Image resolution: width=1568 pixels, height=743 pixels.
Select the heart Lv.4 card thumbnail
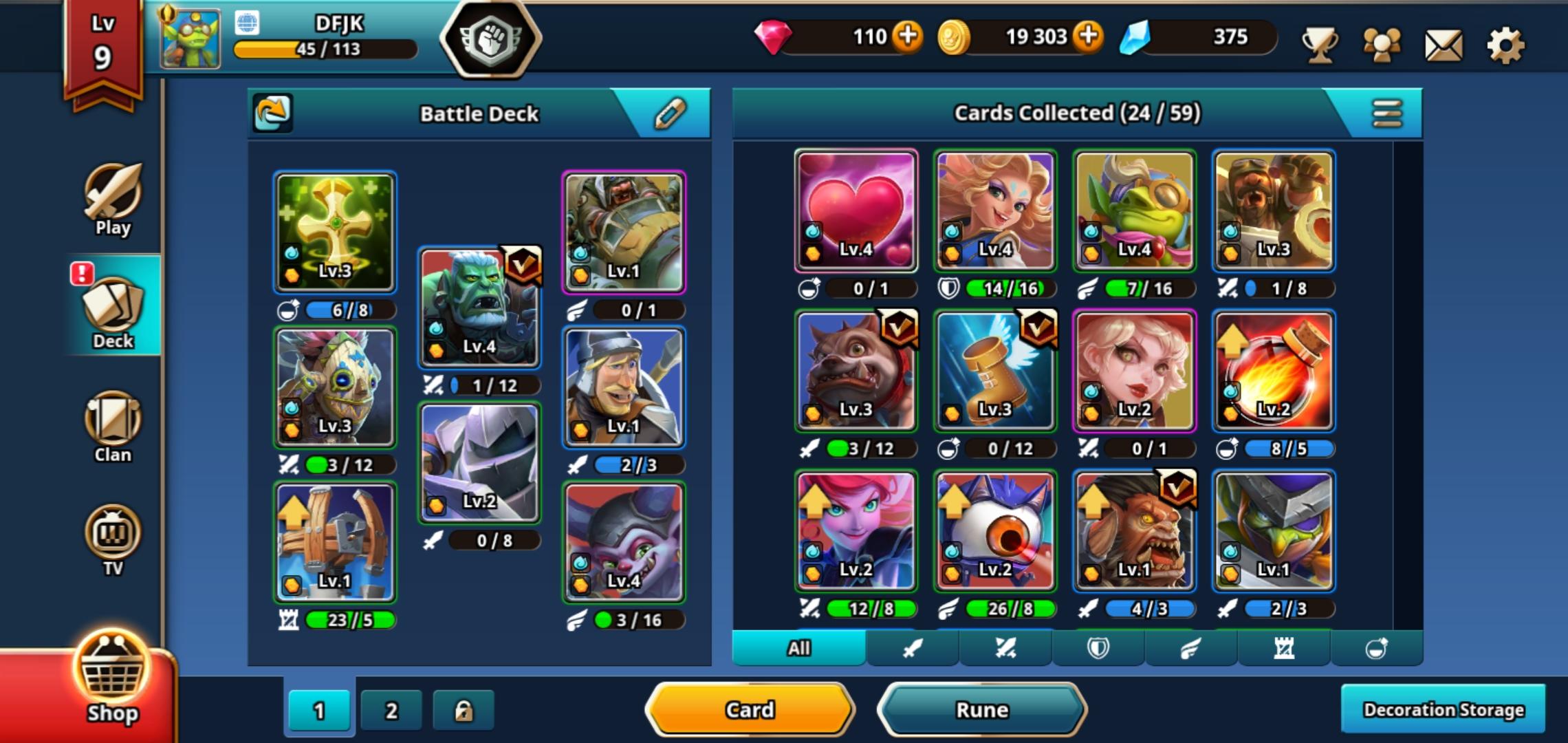point(856,210)
